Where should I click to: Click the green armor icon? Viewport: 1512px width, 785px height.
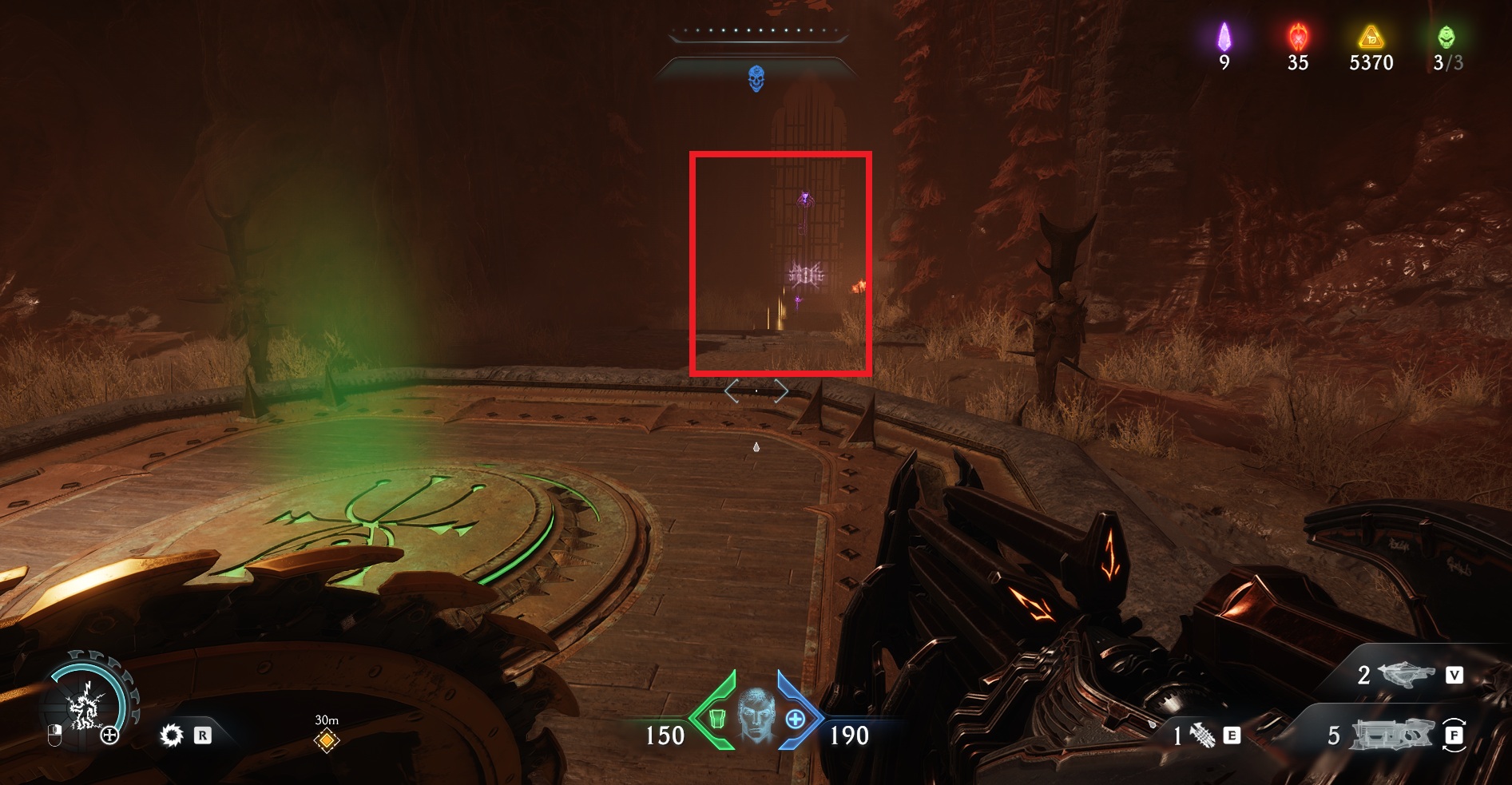point(716,719)
